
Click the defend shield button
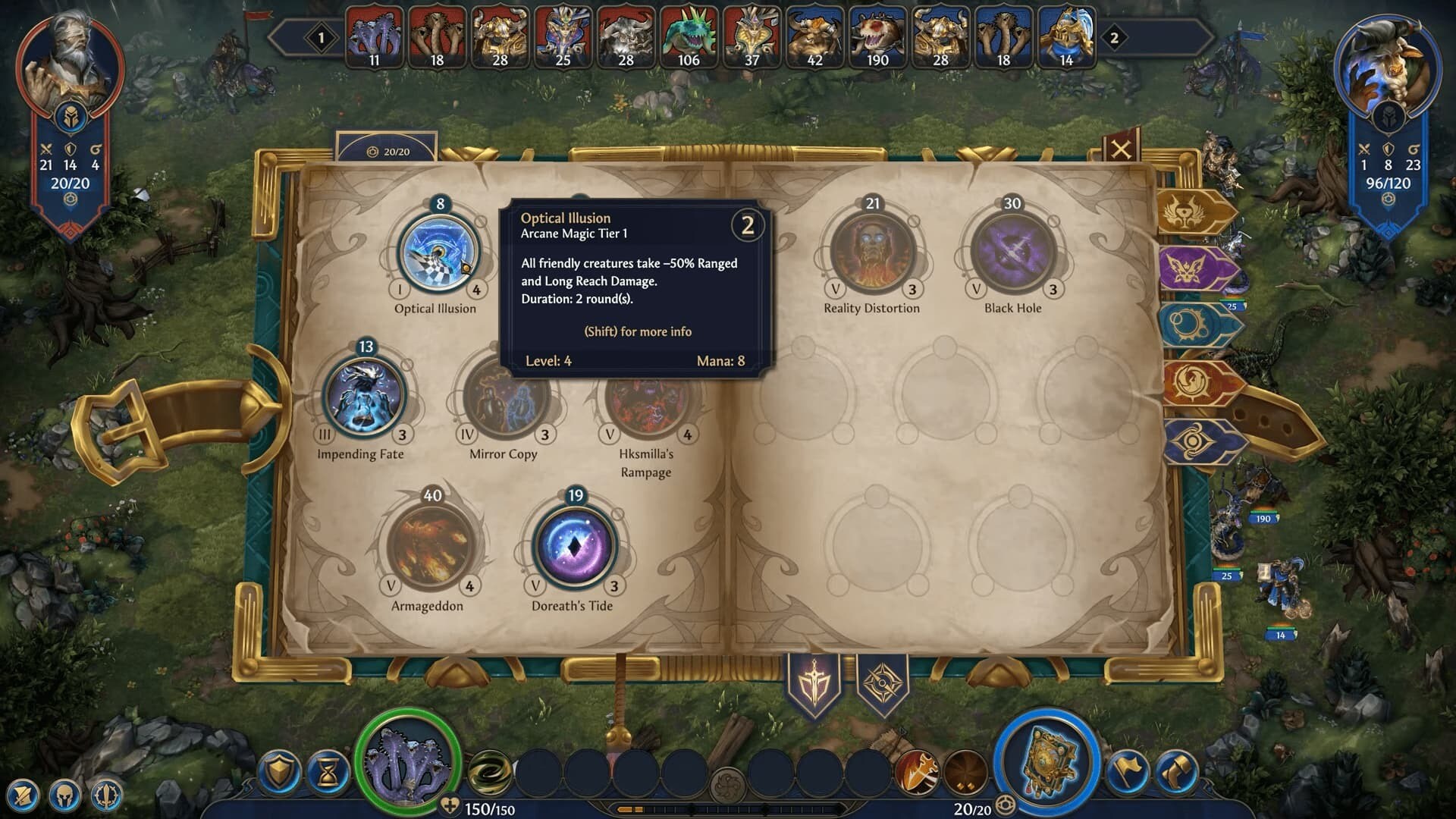coord(279,773)
